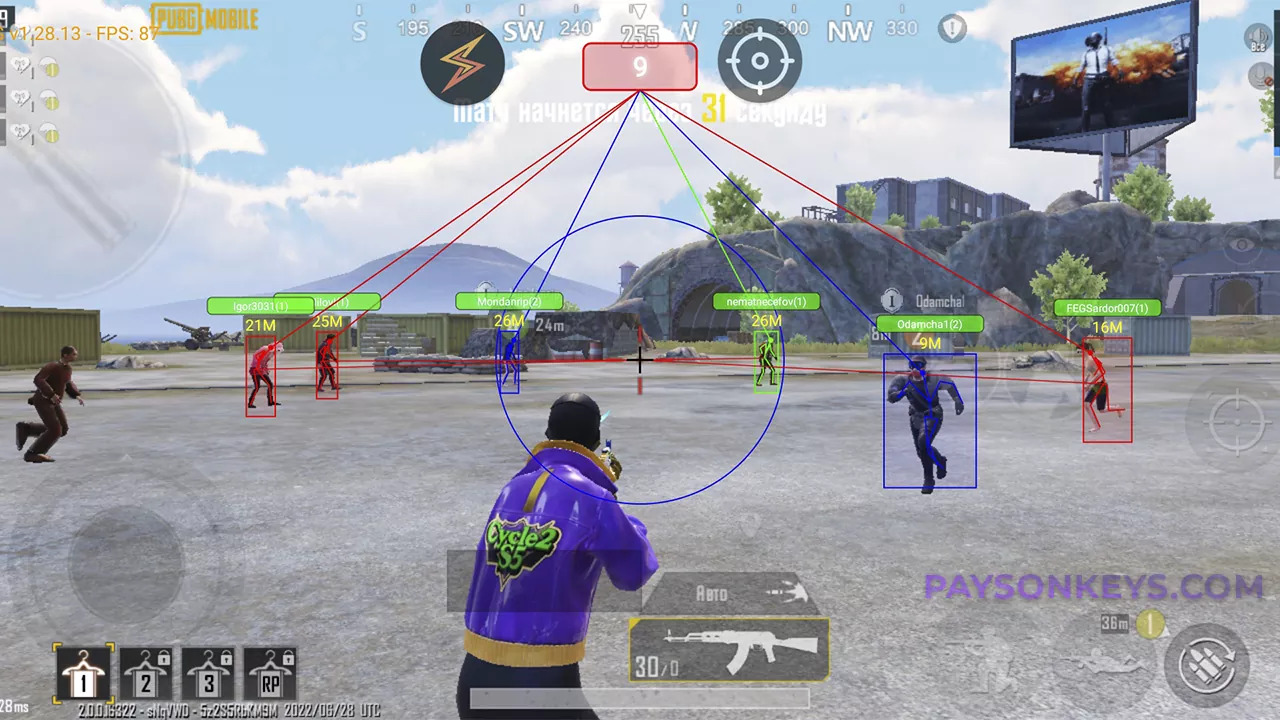Reload with the bullets button
Screen dimensions: 1280x720
(x=1206, y=664)
